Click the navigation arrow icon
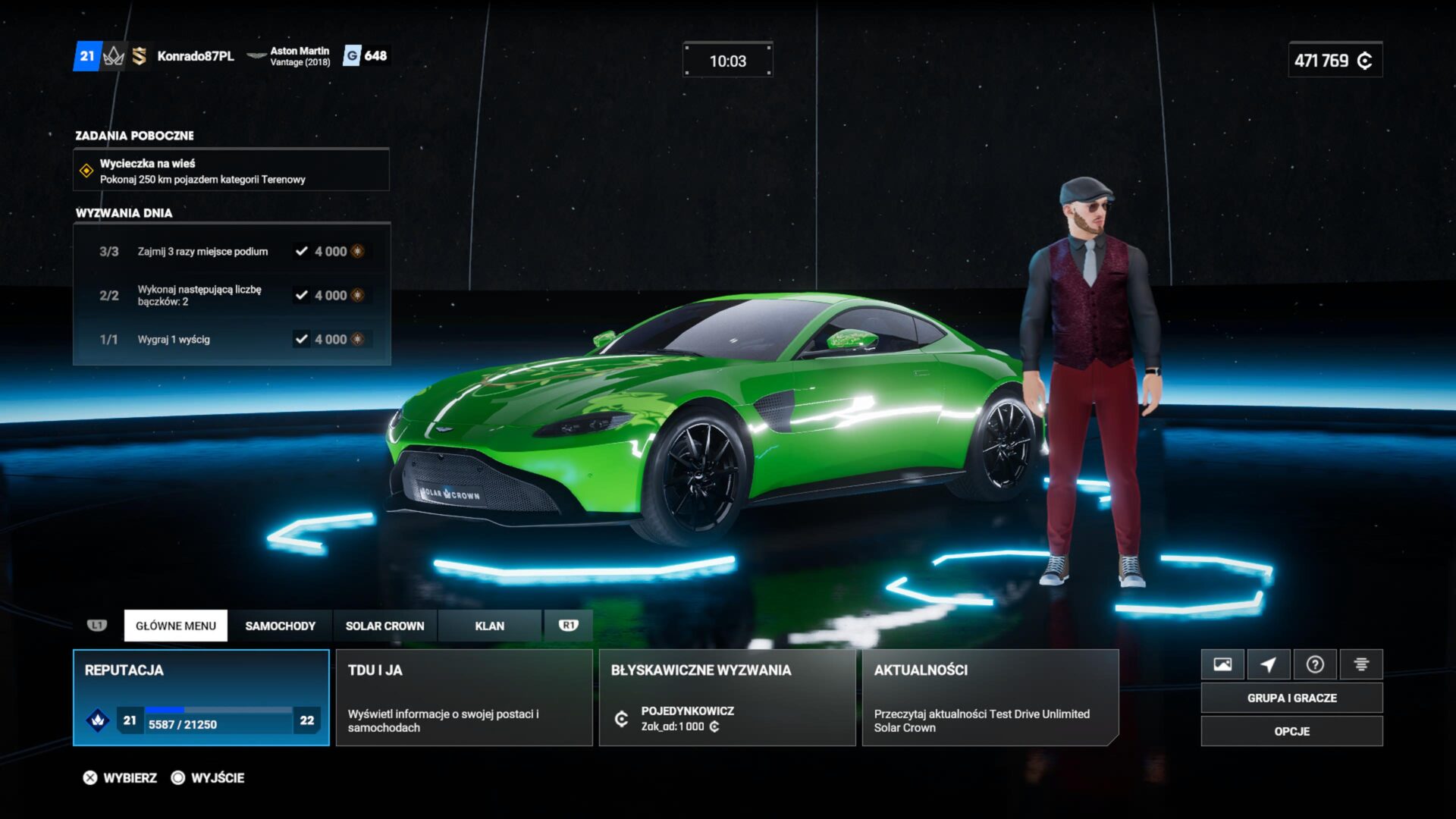 (1269, 664)
